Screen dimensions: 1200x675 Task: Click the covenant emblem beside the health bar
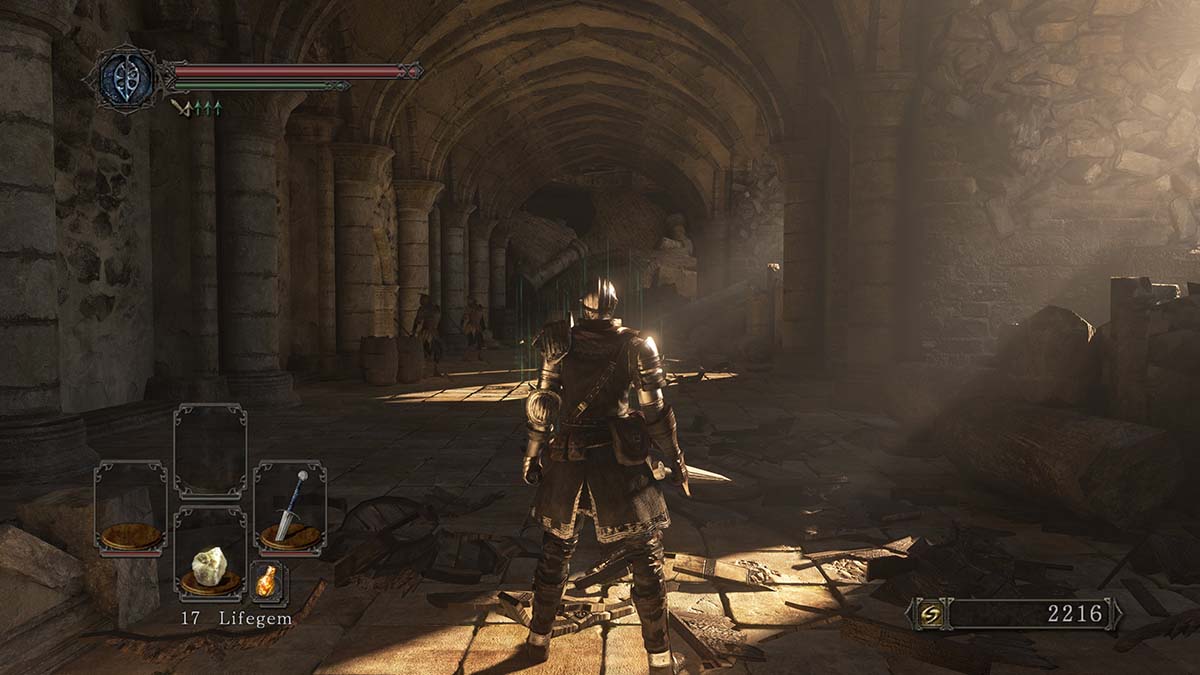click(127, 77)
